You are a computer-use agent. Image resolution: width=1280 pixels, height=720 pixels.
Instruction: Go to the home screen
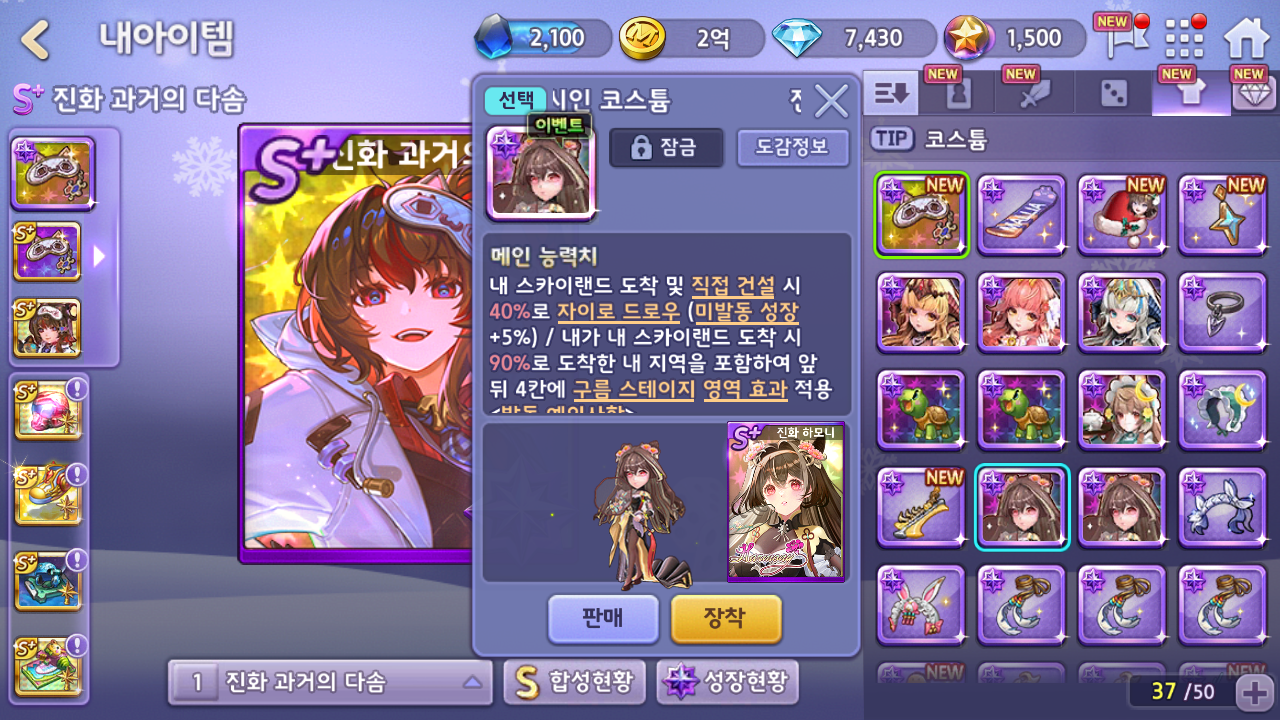pos(1246,40)
